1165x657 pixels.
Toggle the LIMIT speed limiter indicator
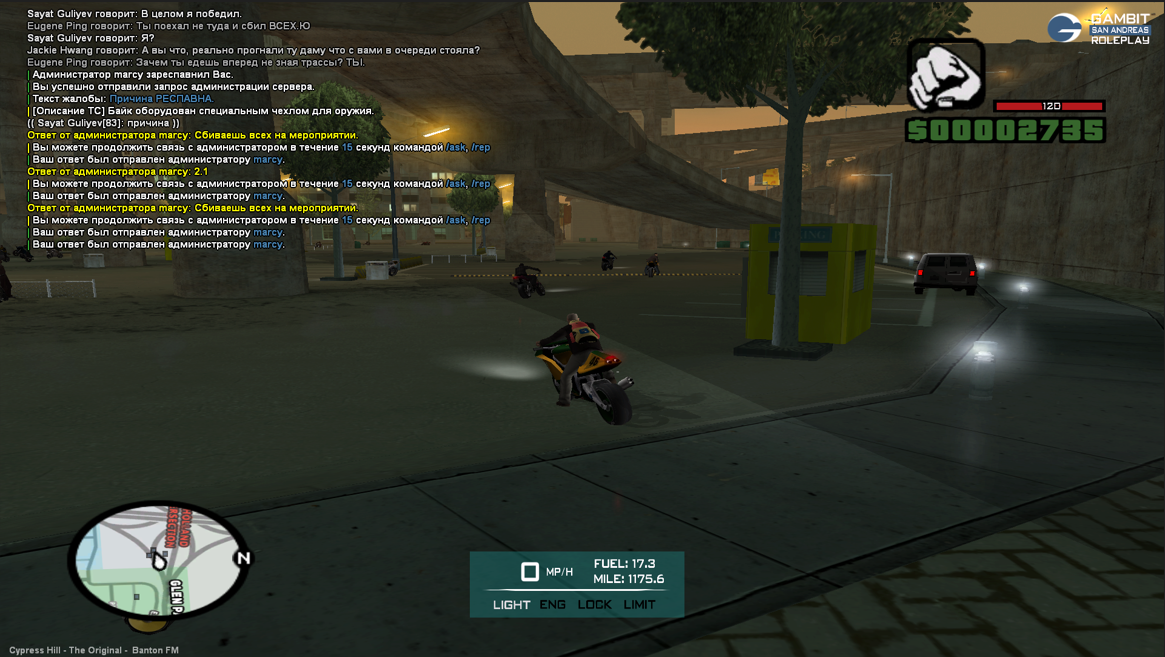[639, 605]
